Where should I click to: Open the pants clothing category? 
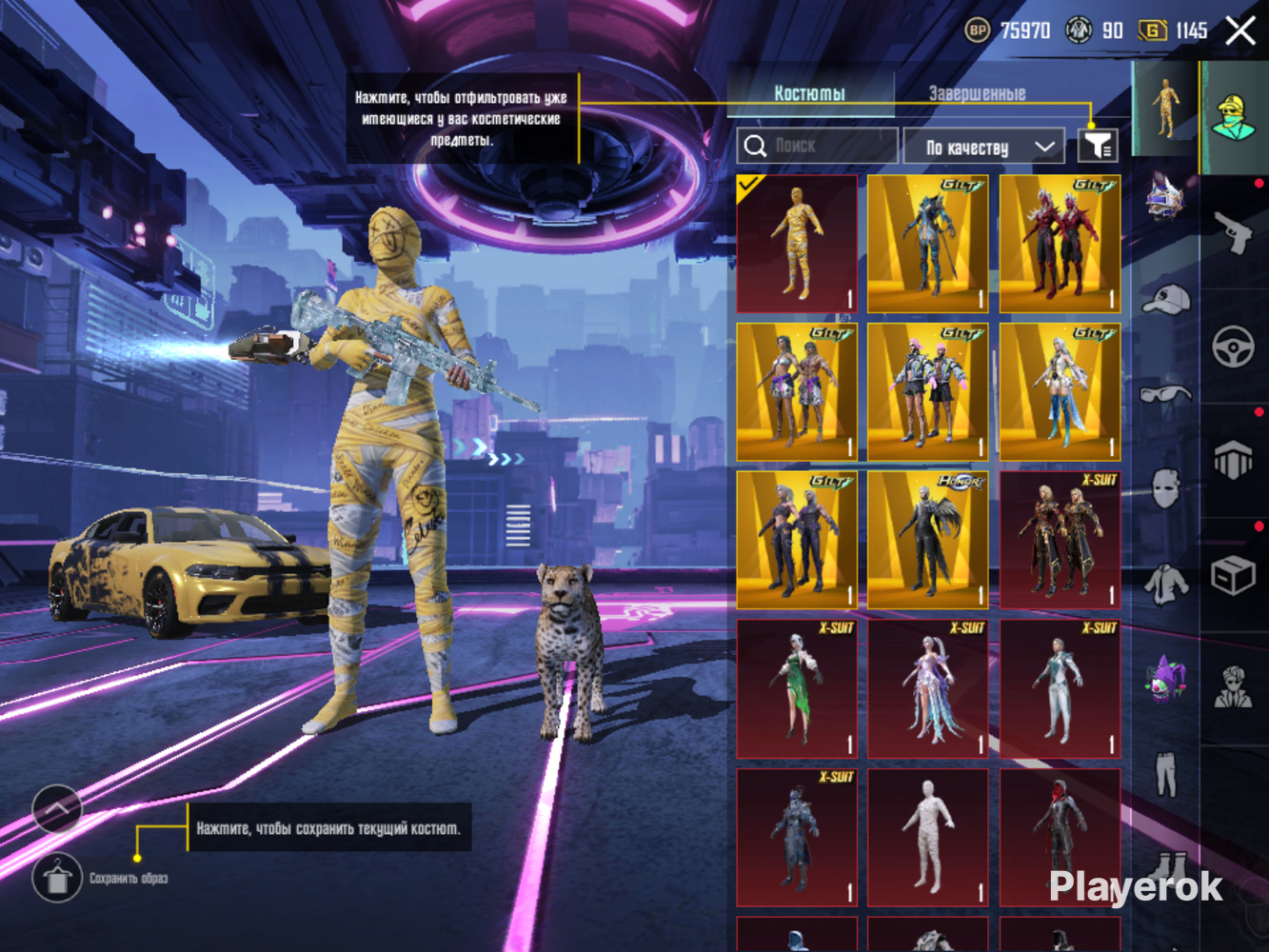[x=1166, y=773]
